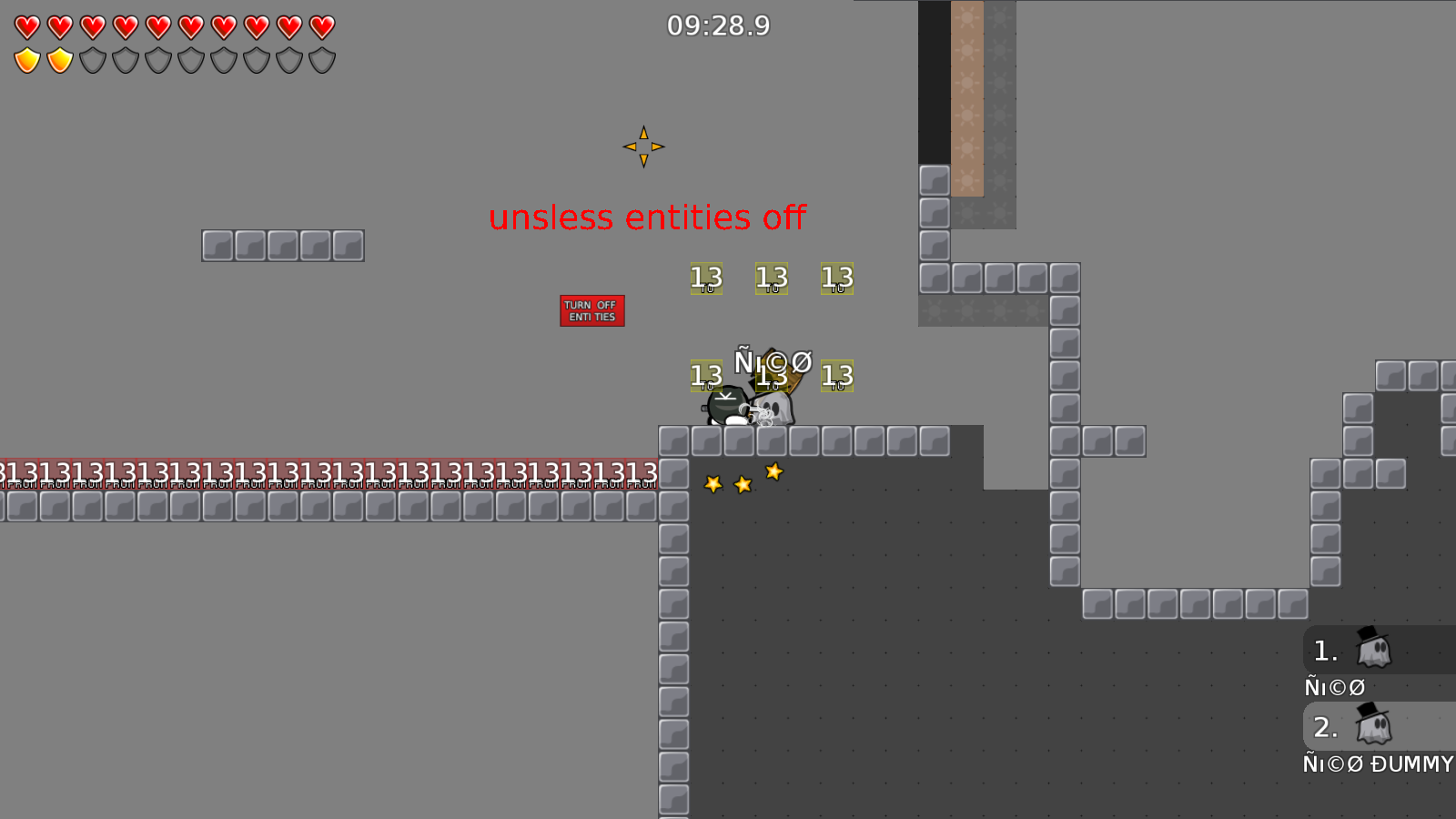This screenshot has width=1456, height=819.
Task: Click the leftmost '13' token in the lower row
Action: pyautogui.click(x=706, y=375)
